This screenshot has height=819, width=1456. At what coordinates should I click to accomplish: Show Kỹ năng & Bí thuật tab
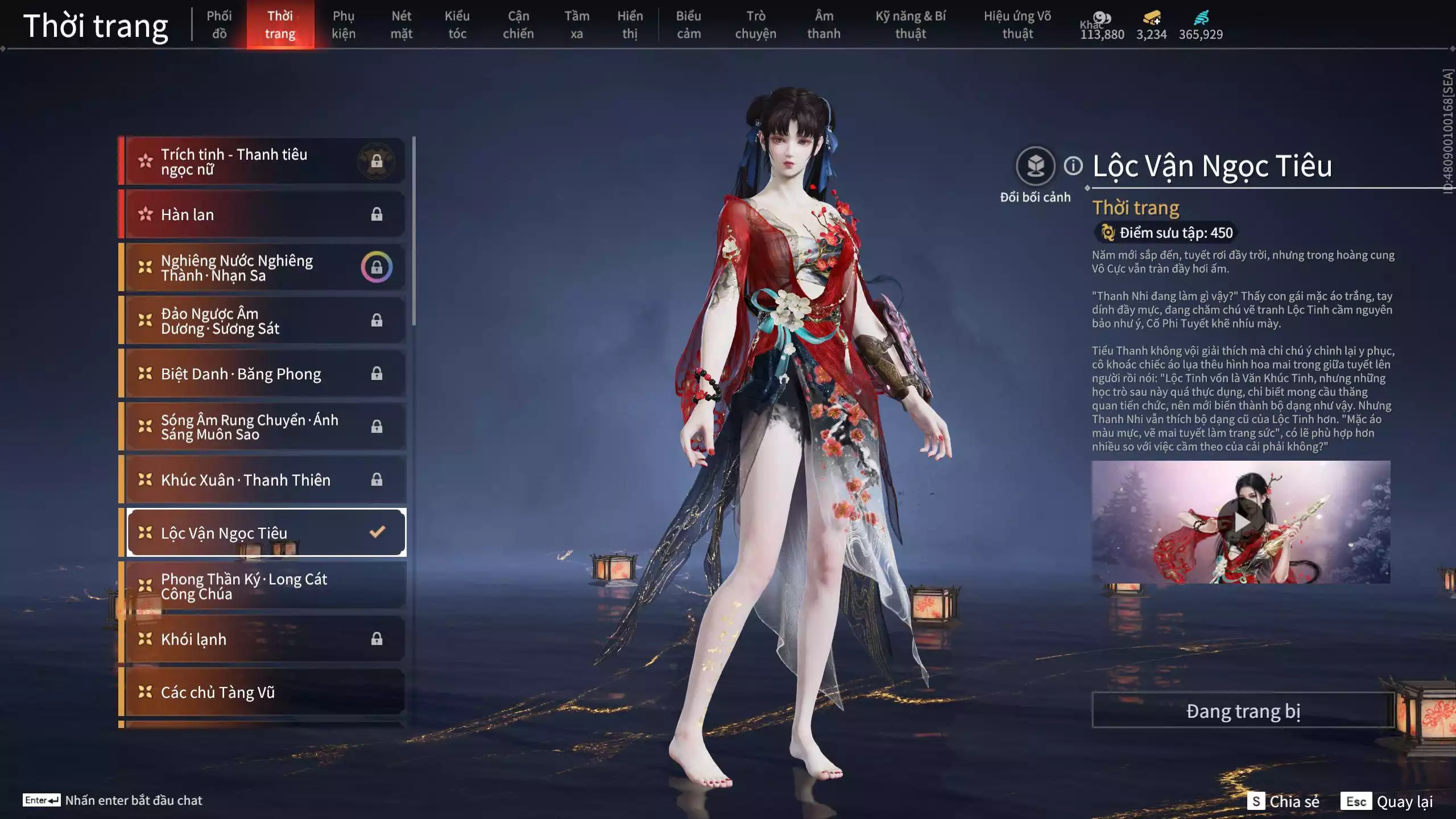click(x=910, y=25)
